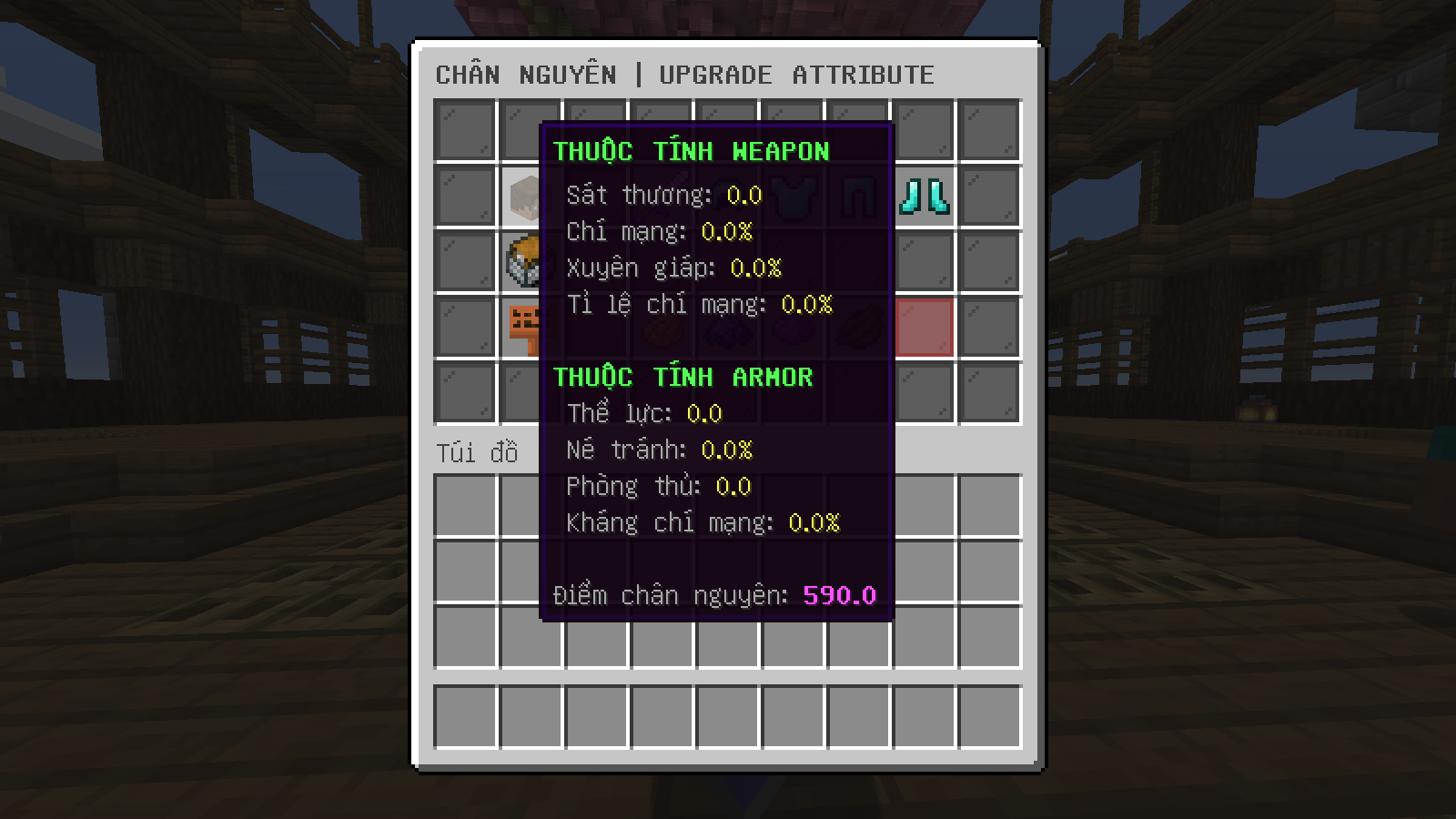The width and height of the screenshot is (1456, 819).
Task: Select the player head item
Action: [531, 197]
